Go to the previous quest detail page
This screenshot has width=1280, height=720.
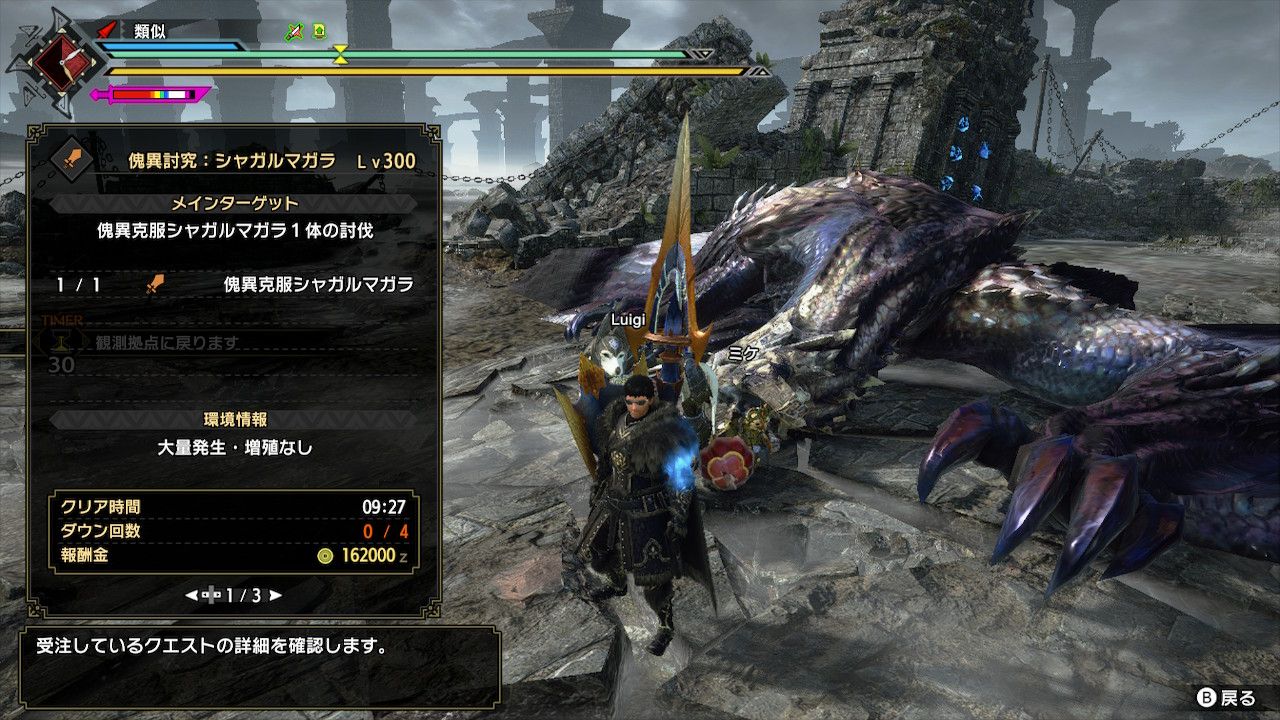[x=192, y=595]
